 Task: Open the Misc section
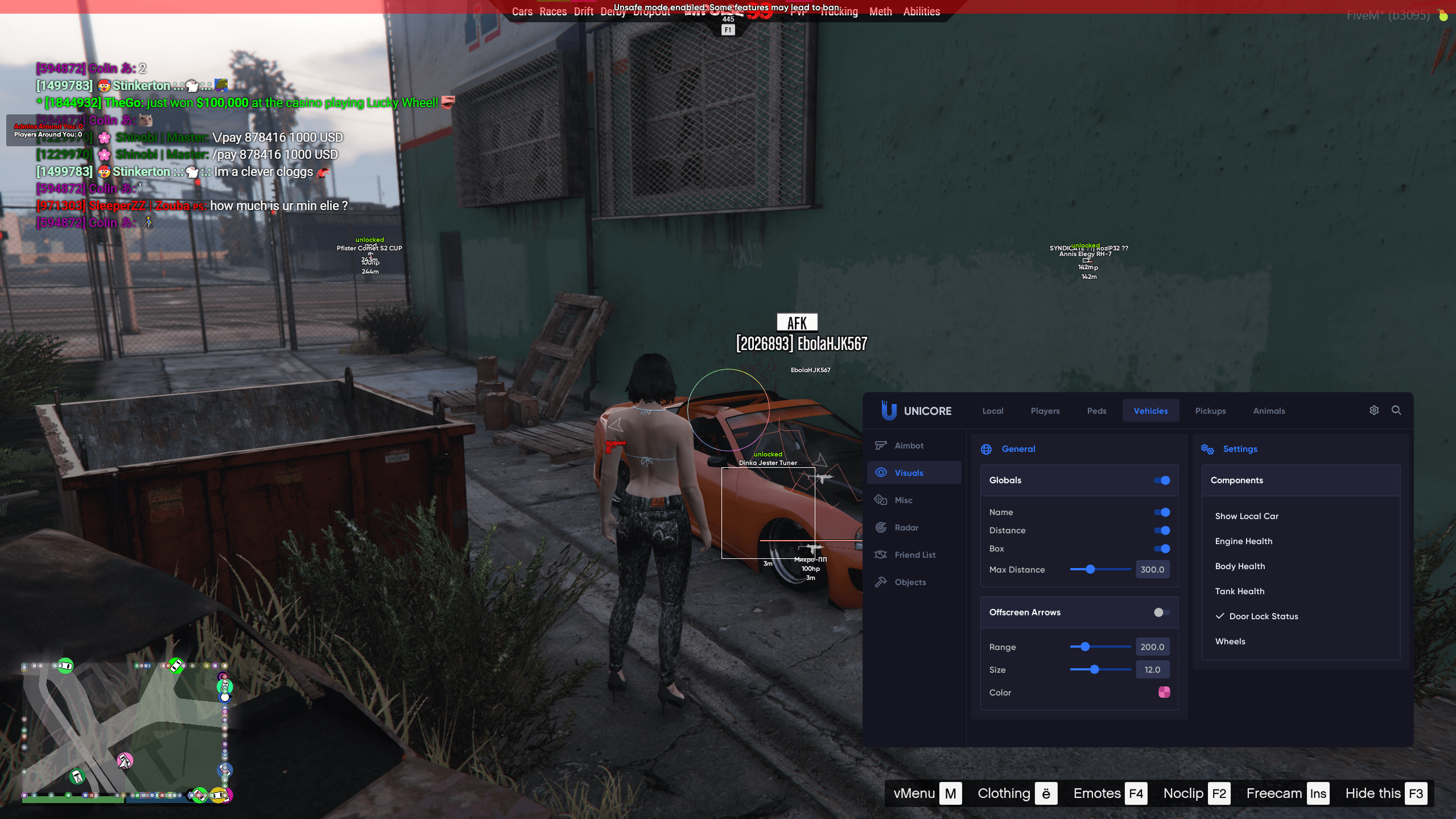pyautogui.click(x=903, y=500)
